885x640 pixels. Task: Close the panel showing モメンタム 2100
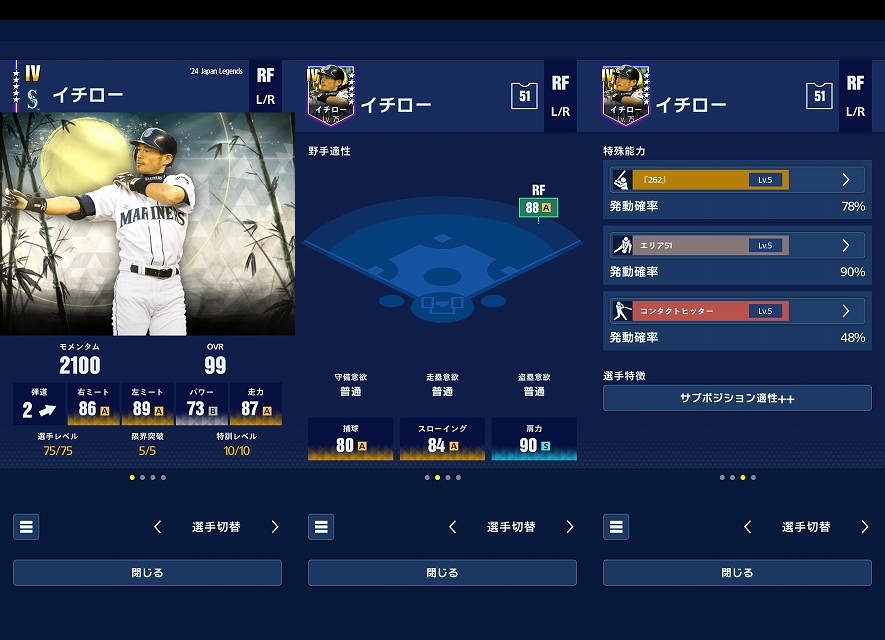point(147,573)
